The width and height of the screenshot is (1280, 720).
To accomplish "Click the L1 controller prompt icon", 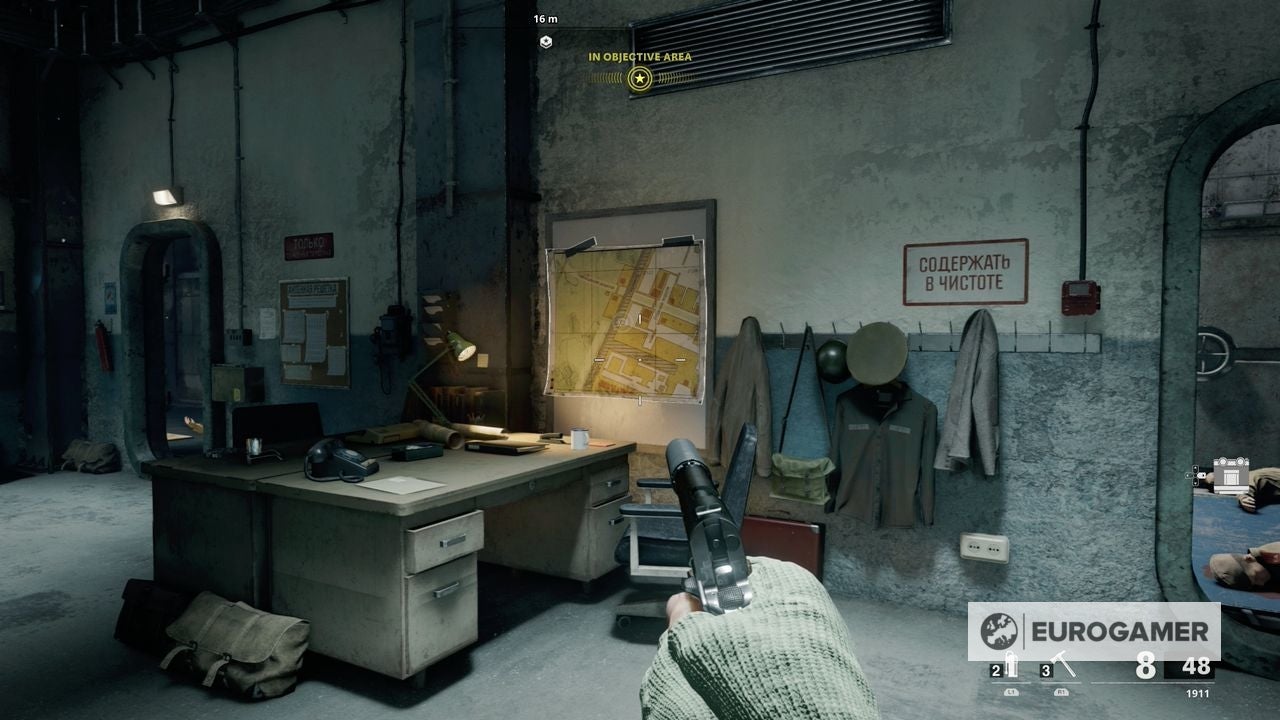I will coord(1011,692).
